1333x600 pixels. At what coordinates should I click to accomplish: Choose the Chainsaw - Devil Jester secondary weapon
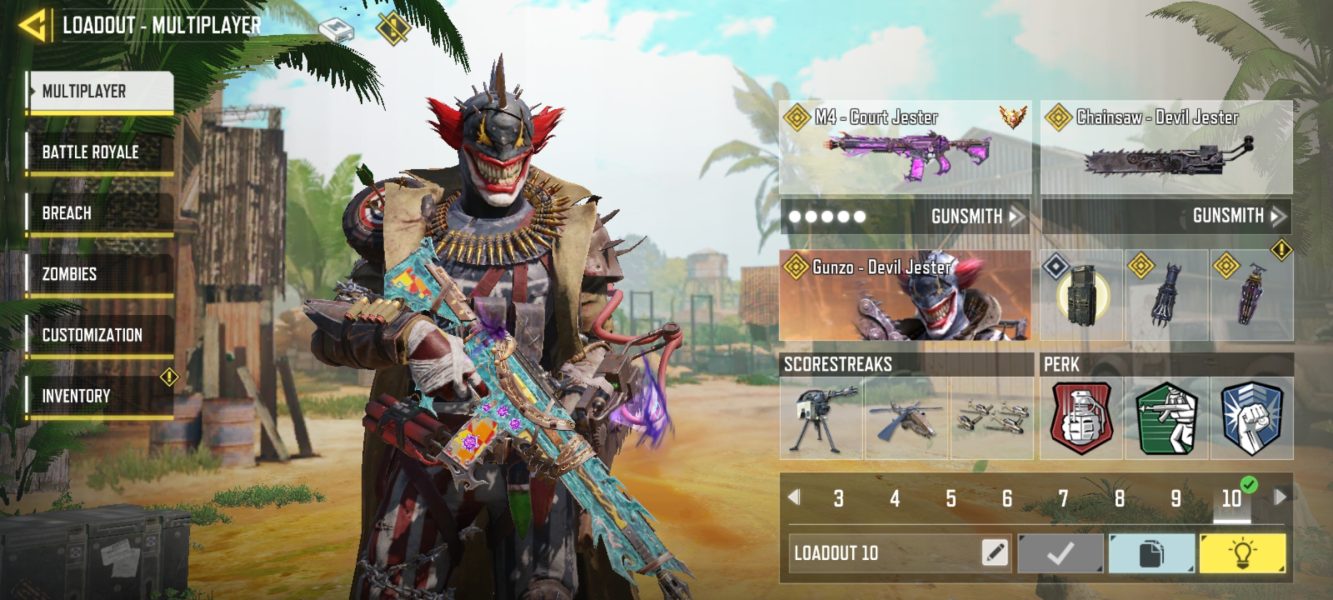point(1166,148)
